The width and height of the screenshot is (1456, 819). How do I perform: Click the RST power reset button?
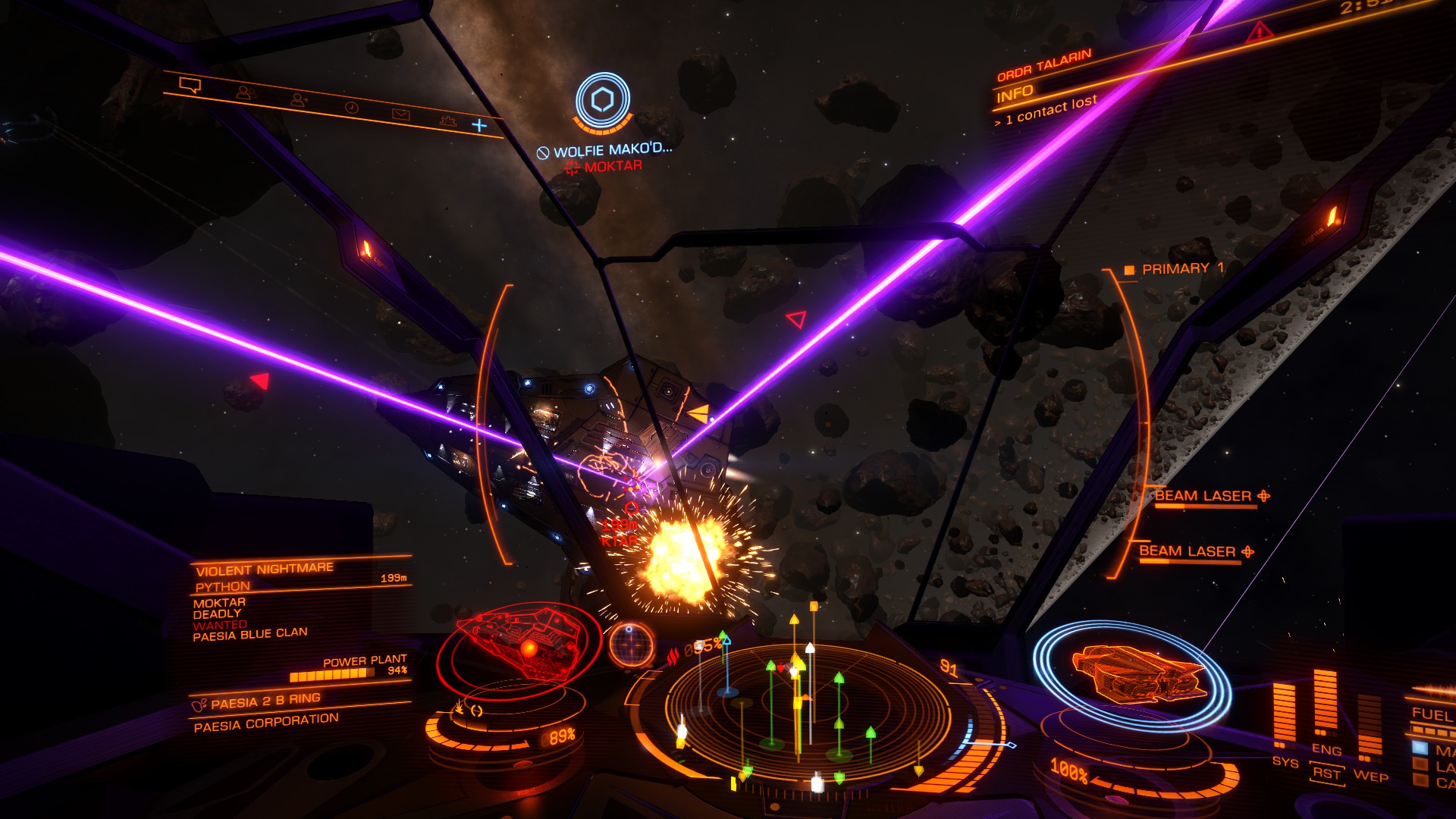pos(1327,773)
